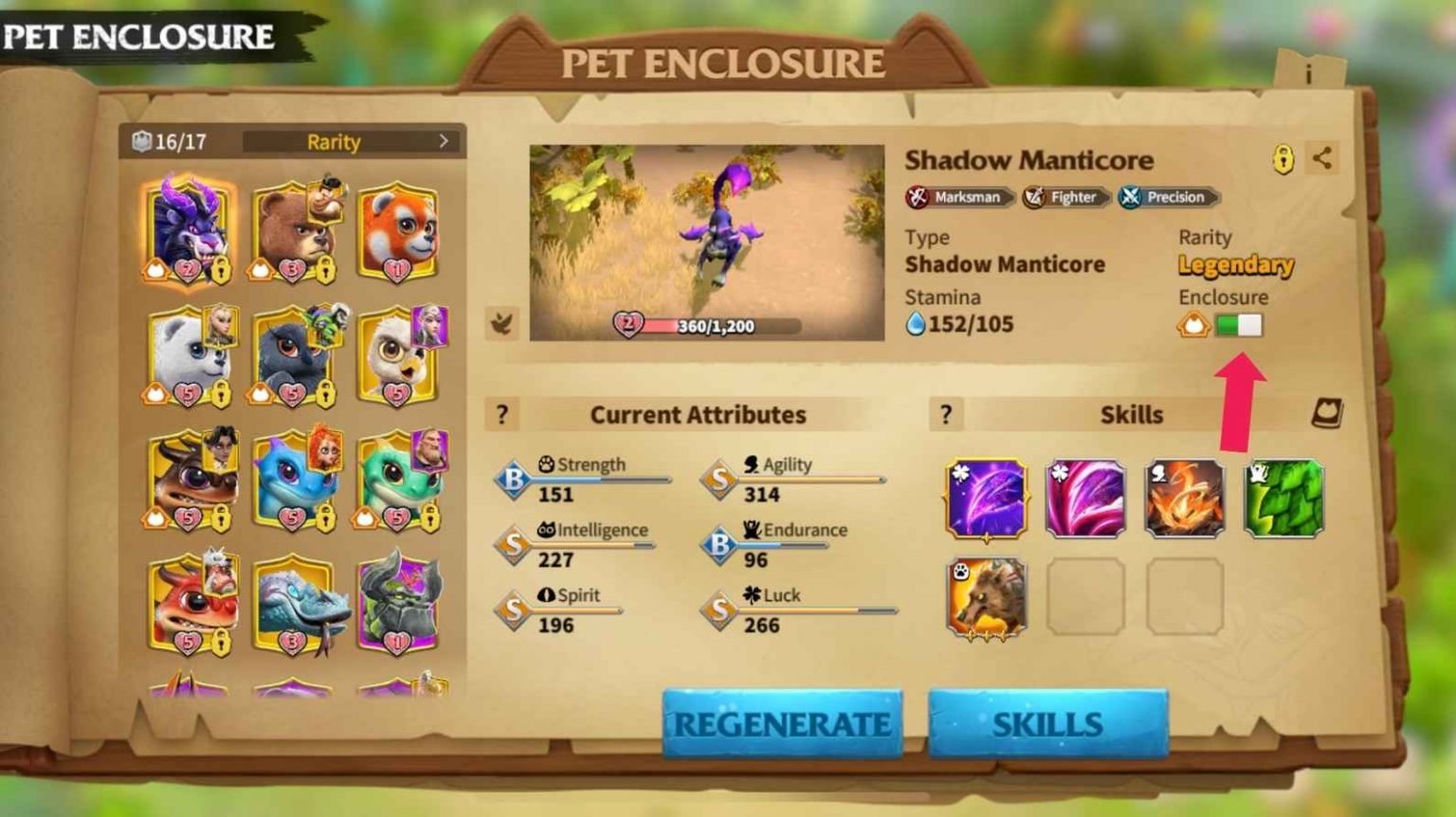This screenshot has height=817, width=1456.
Task: Click the bird icon beside the pet preview
Action: (501, 323)
